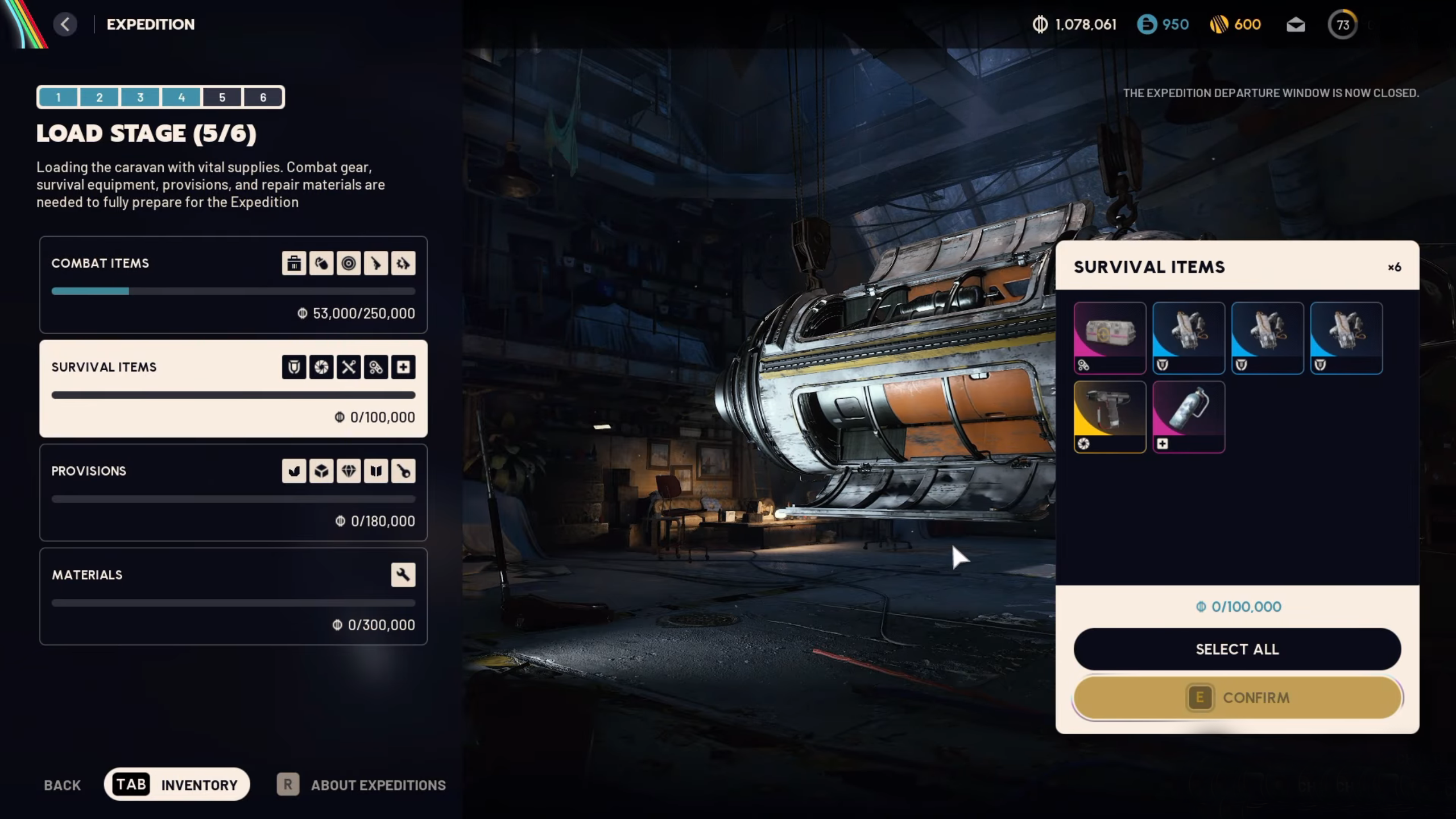Open the Inventory via the TAB option
Viewport: 1456px width, 819px height.
(x=177, y=784)
